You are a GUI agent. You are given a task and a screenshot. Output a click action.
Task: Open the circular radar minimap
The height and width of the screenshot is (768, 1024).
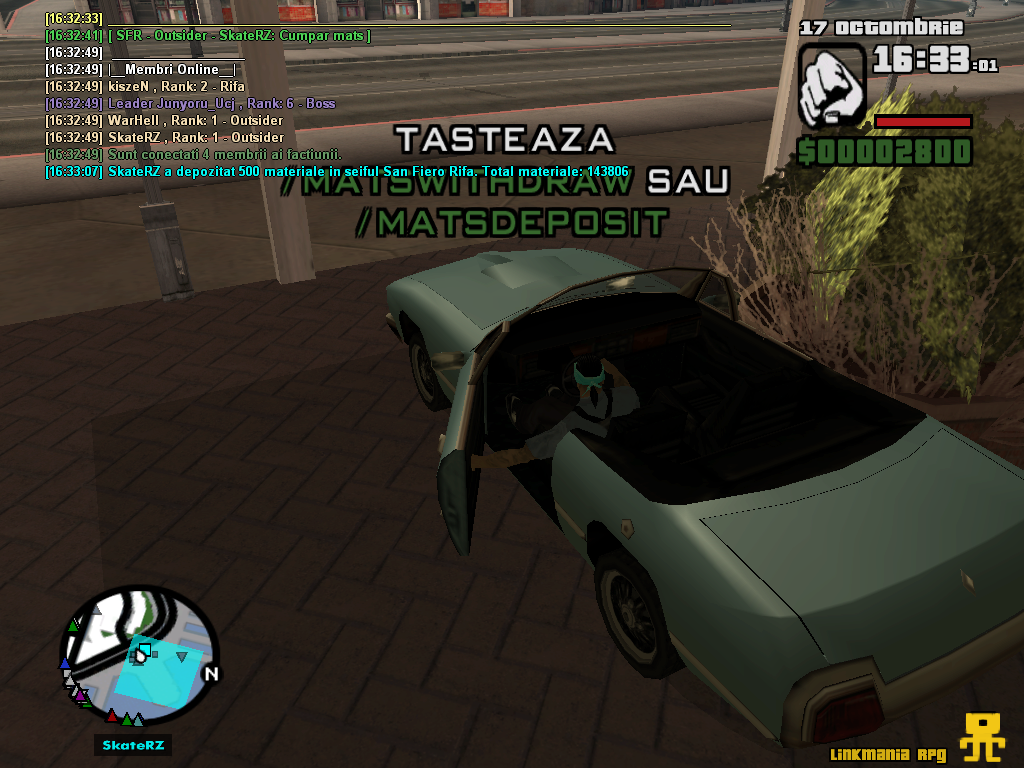click(x=139, y=657)
